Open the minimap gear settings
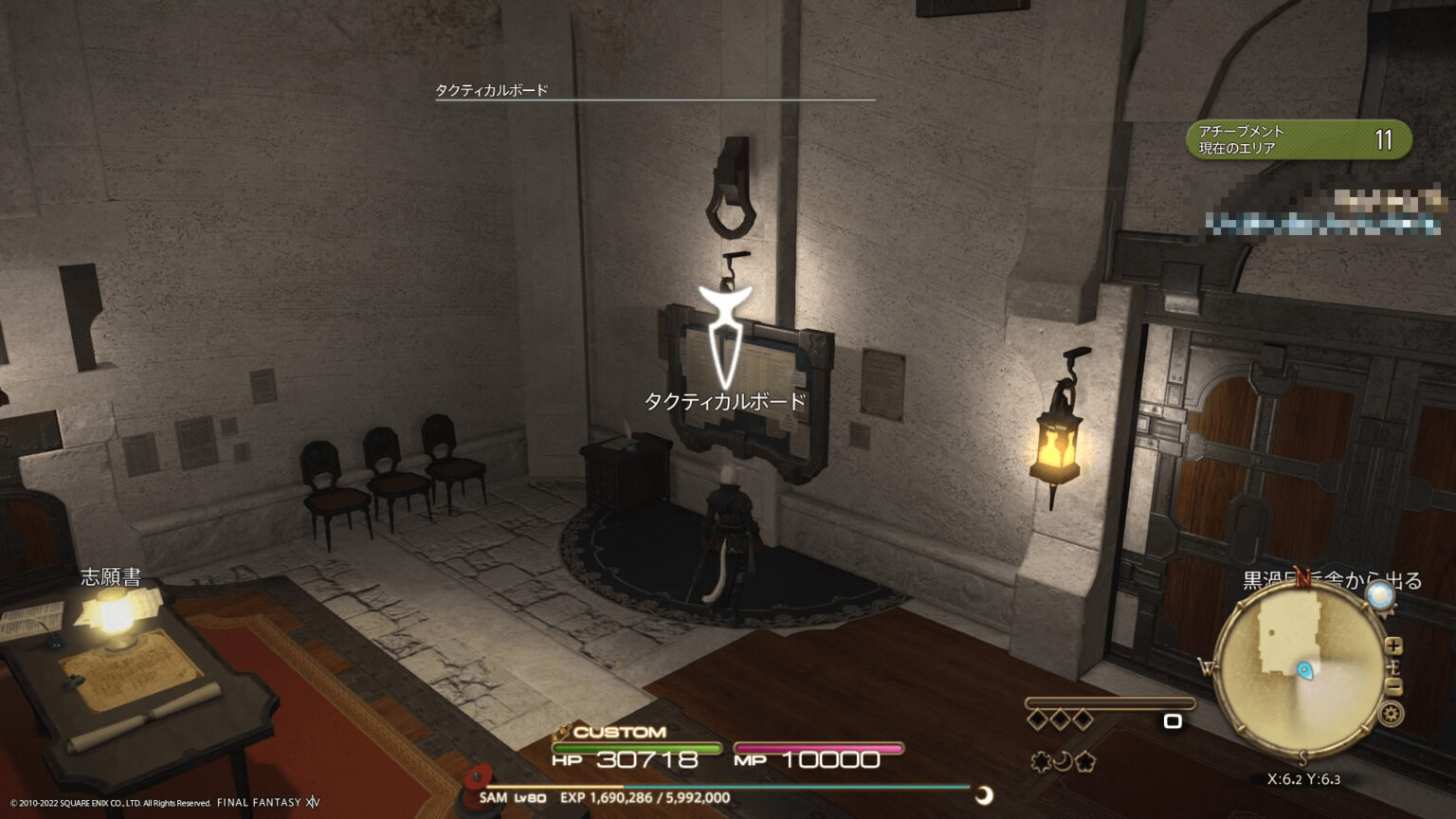 point(1392,715)
